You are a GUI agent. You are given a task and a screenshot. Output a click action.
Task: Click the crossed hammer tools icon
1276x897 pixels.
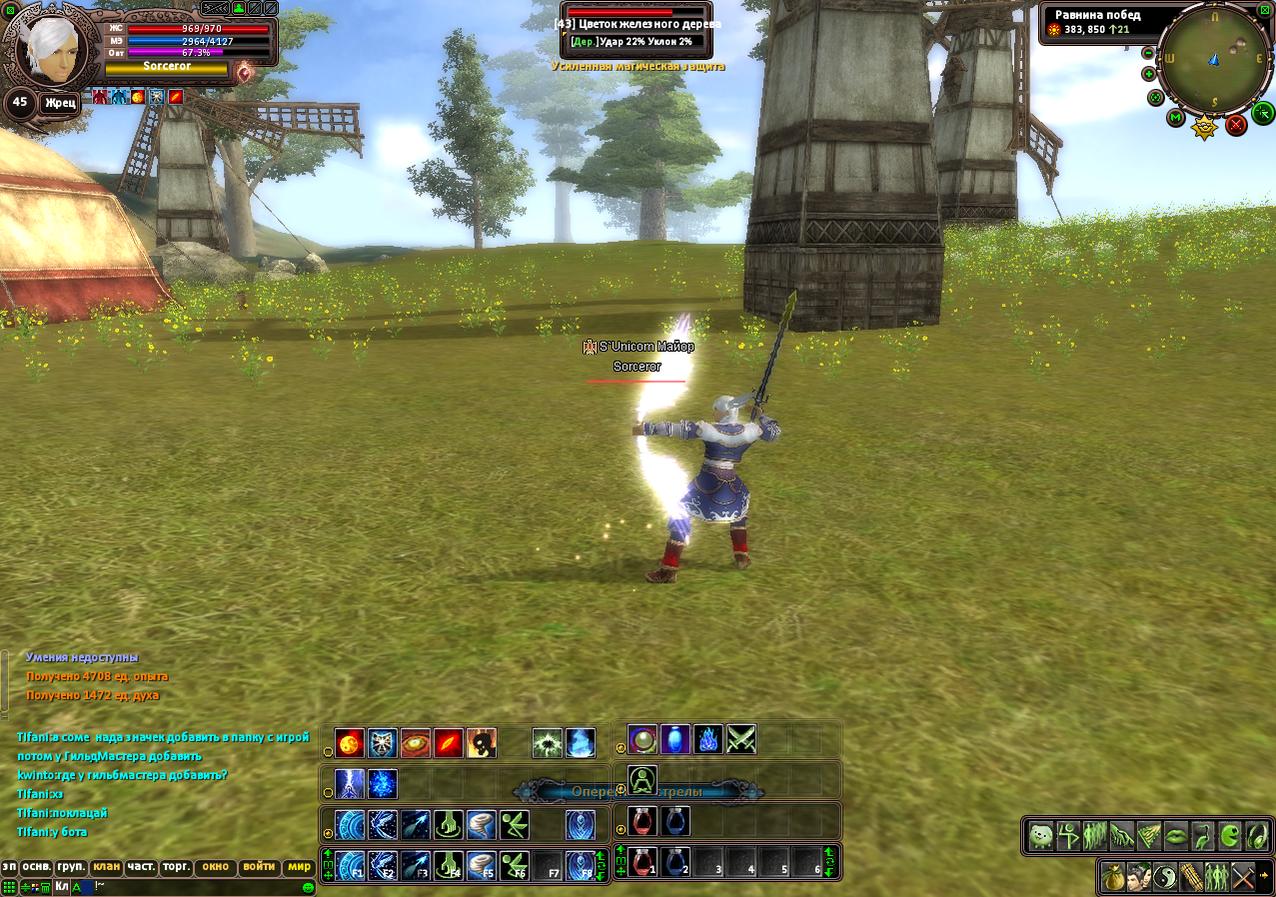(x=1243, y=877)
